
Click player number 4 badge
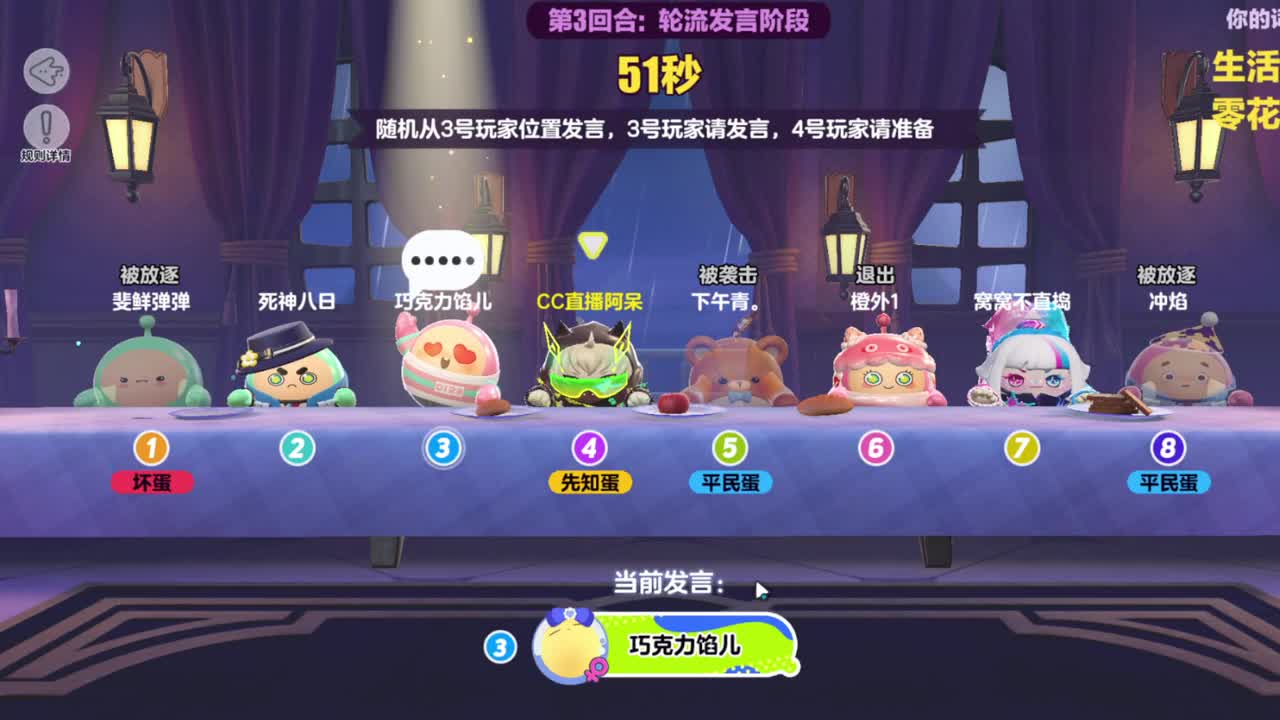(588, 448)
